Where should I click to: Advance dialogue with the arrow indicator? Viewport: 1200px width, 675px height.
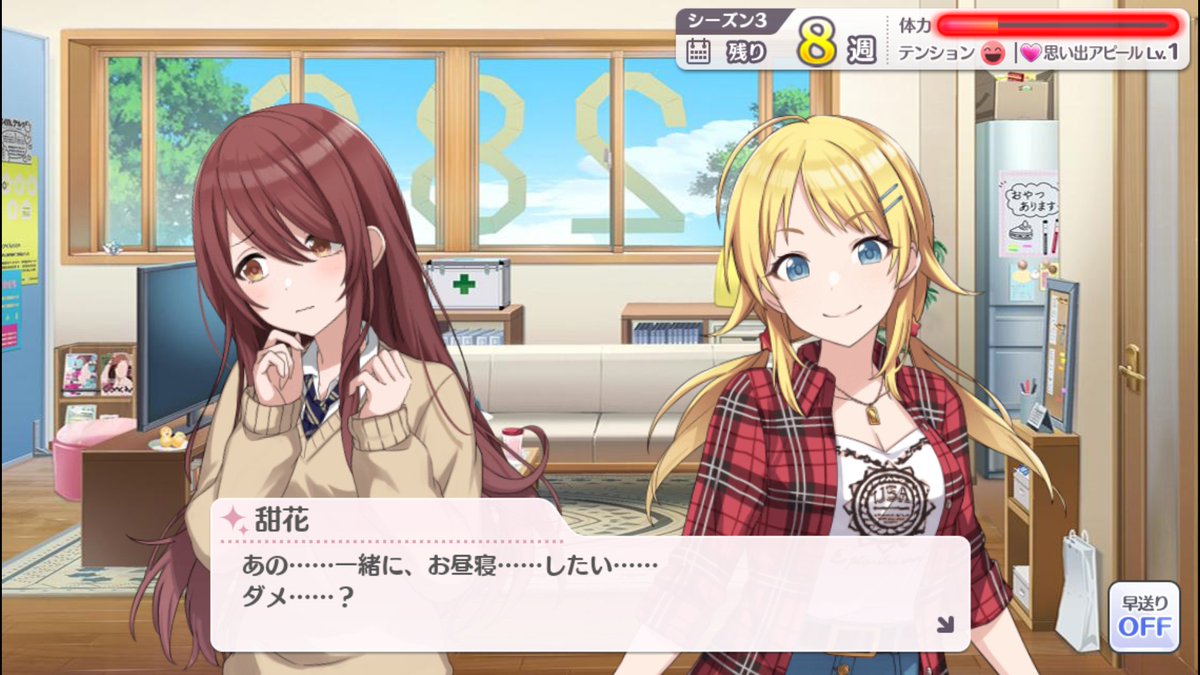(x=944, y=625)
